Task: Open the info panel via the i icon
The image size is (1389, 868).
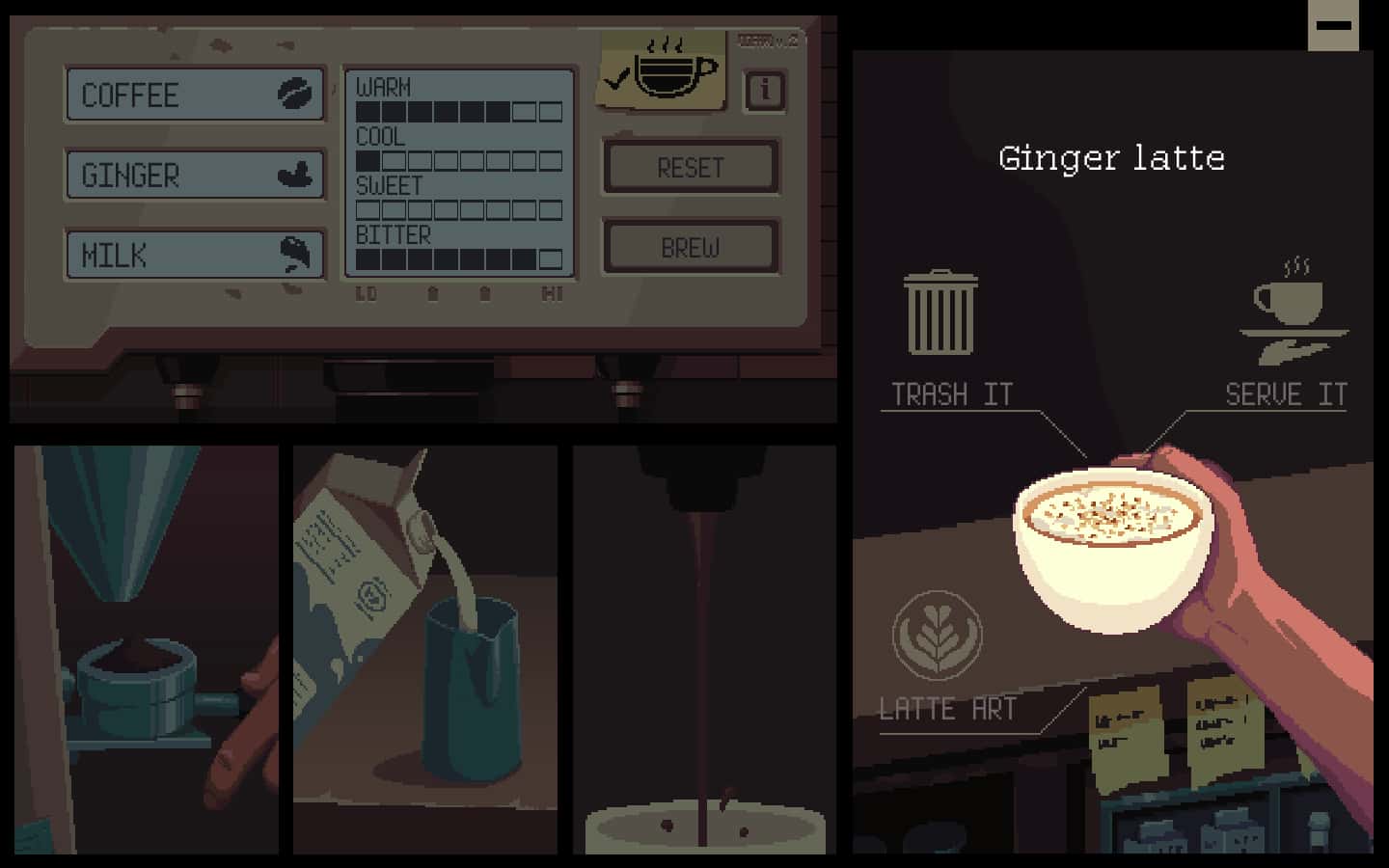Action: click(x=763, y=91)
